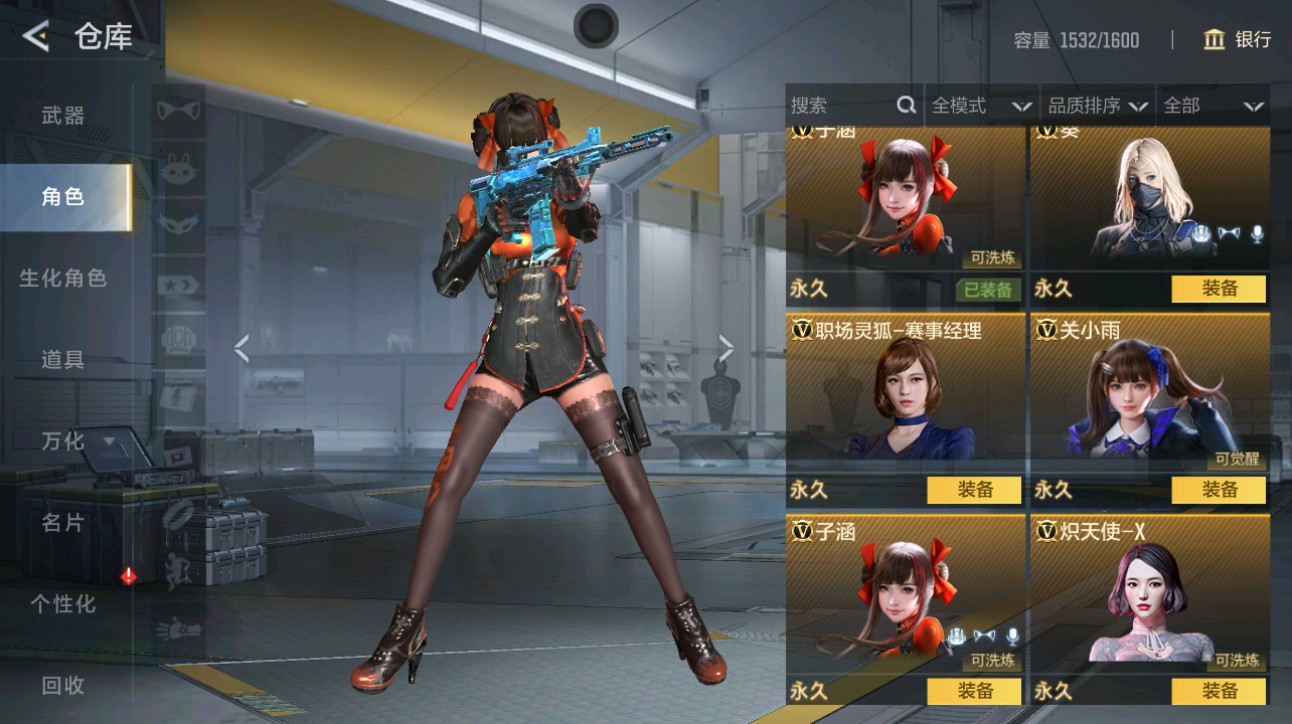
Task: Switch to the 名片 tab
Action: (x=63, y=522)
